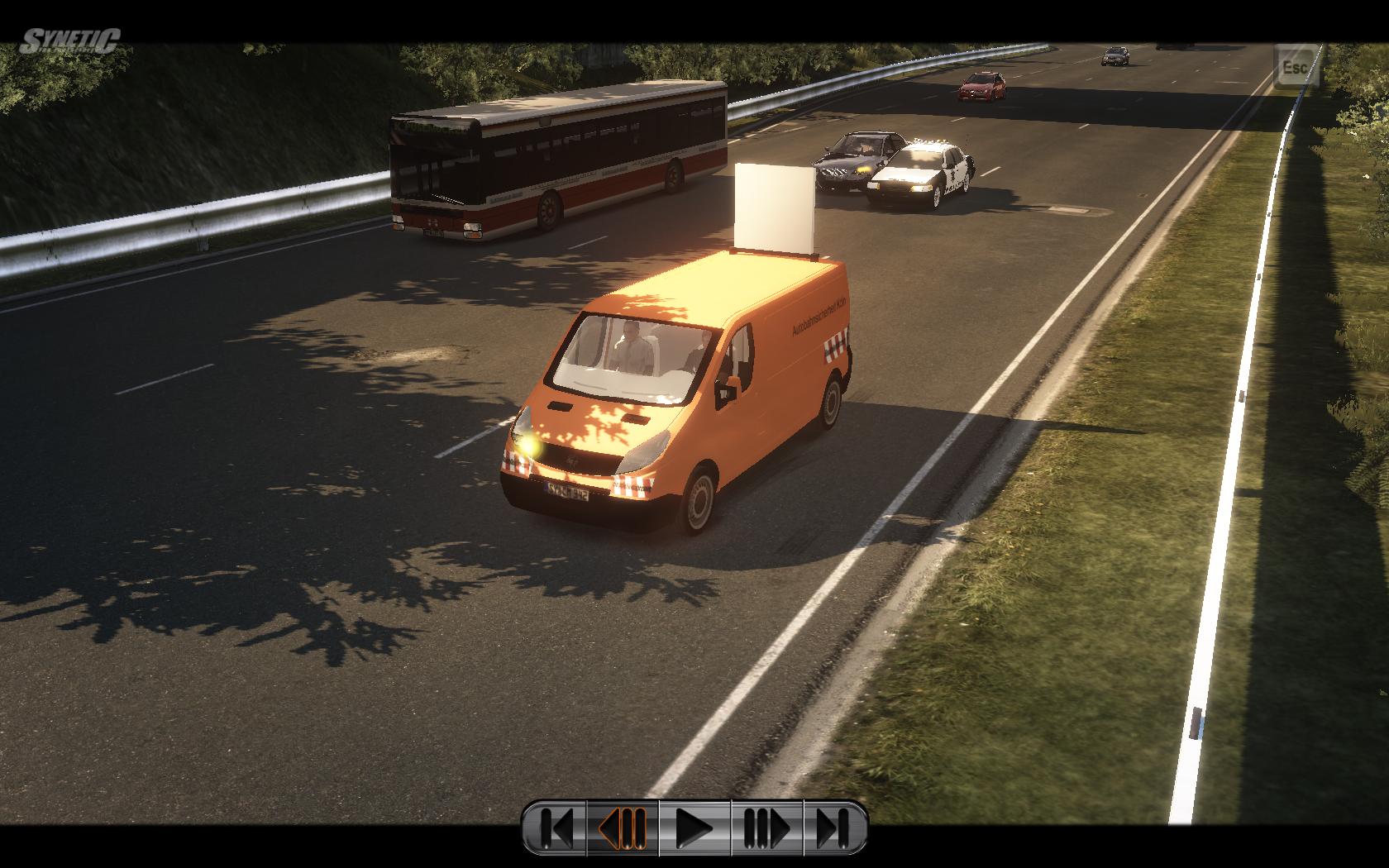Screen dimensions: 1389x868
Task: Skip to the end of the replay
Action: [x=833, y=827]
